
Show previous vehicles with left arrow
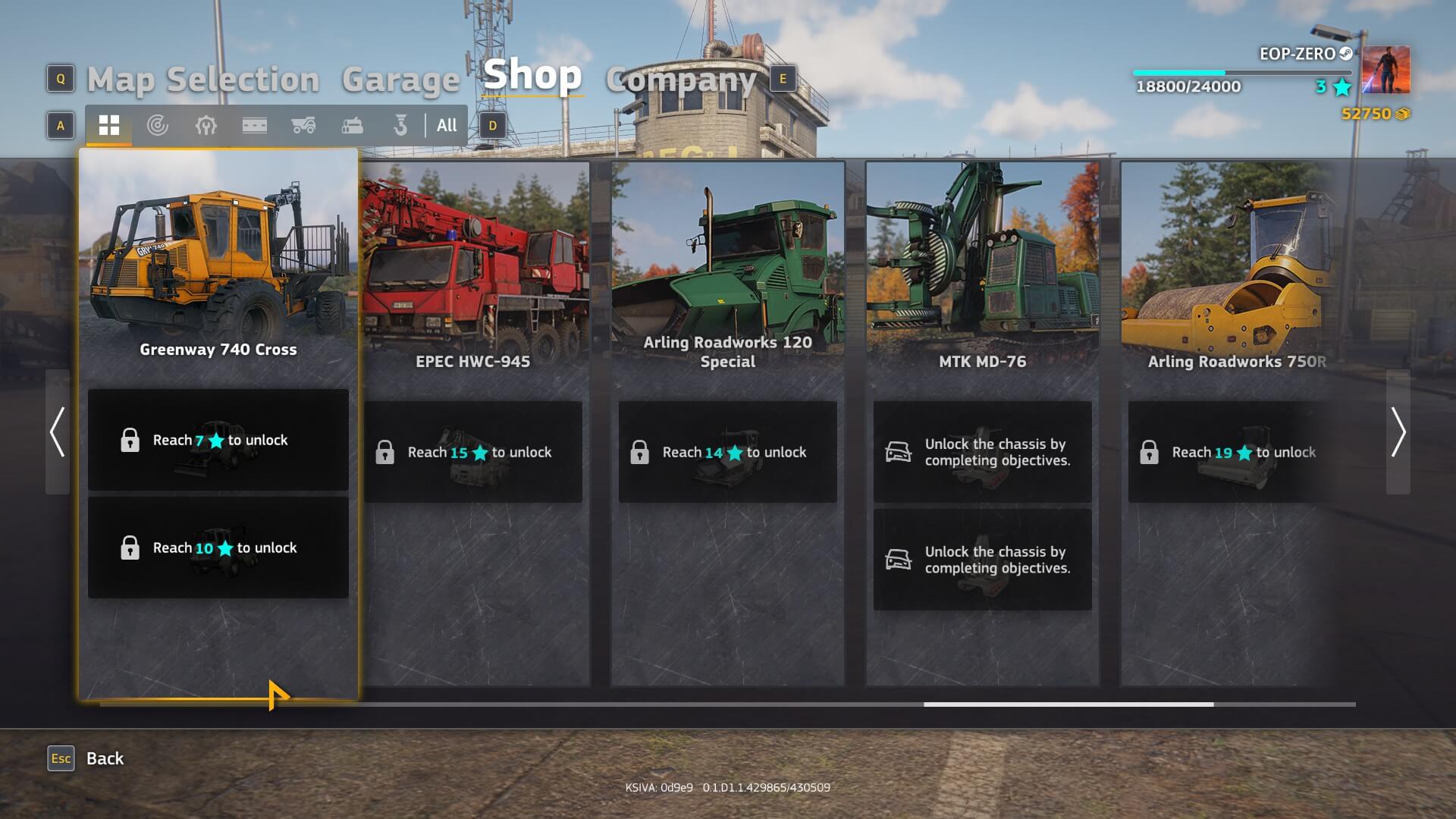click(x=58, y=432)
